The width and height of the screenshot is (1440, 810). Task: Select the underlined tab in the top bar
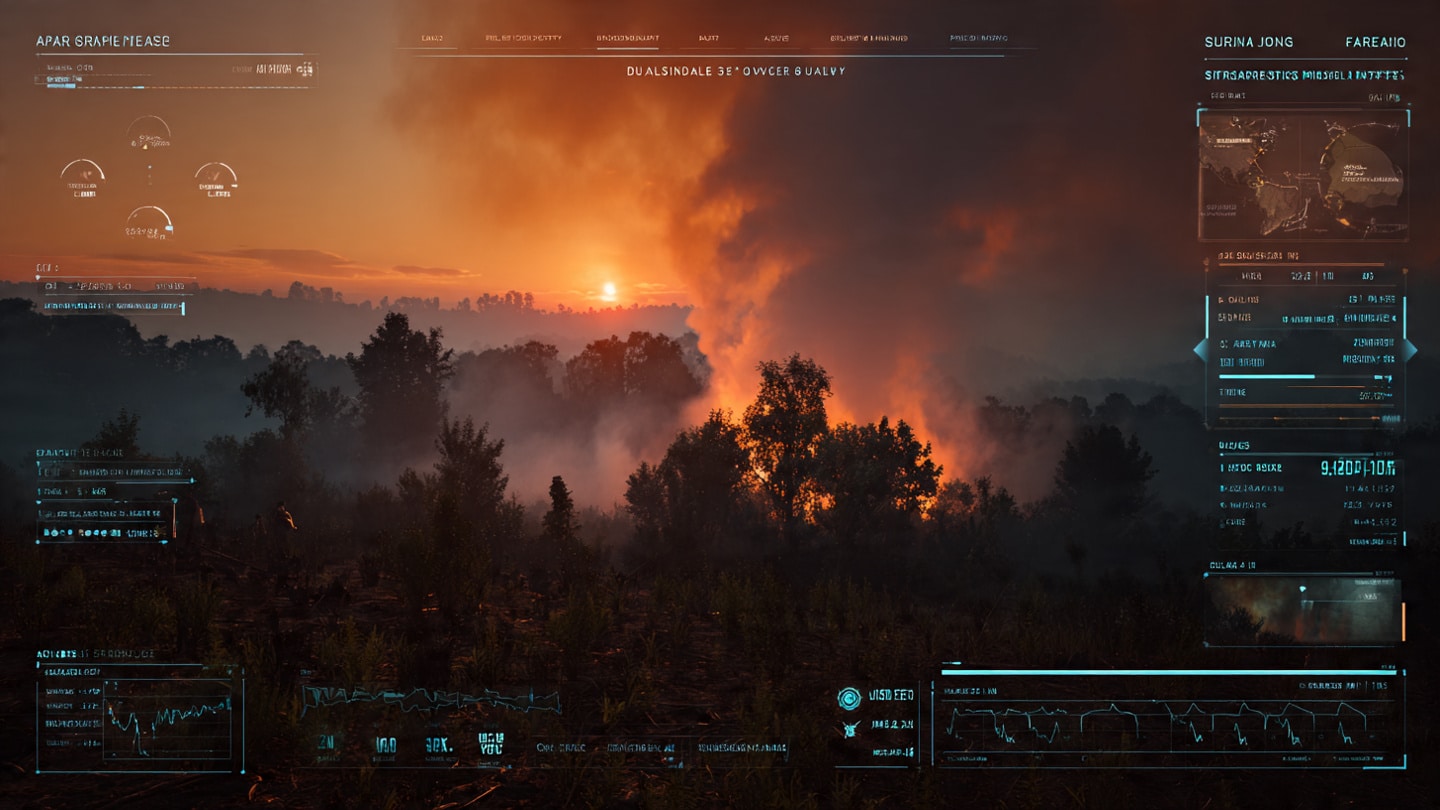[627, 38]
